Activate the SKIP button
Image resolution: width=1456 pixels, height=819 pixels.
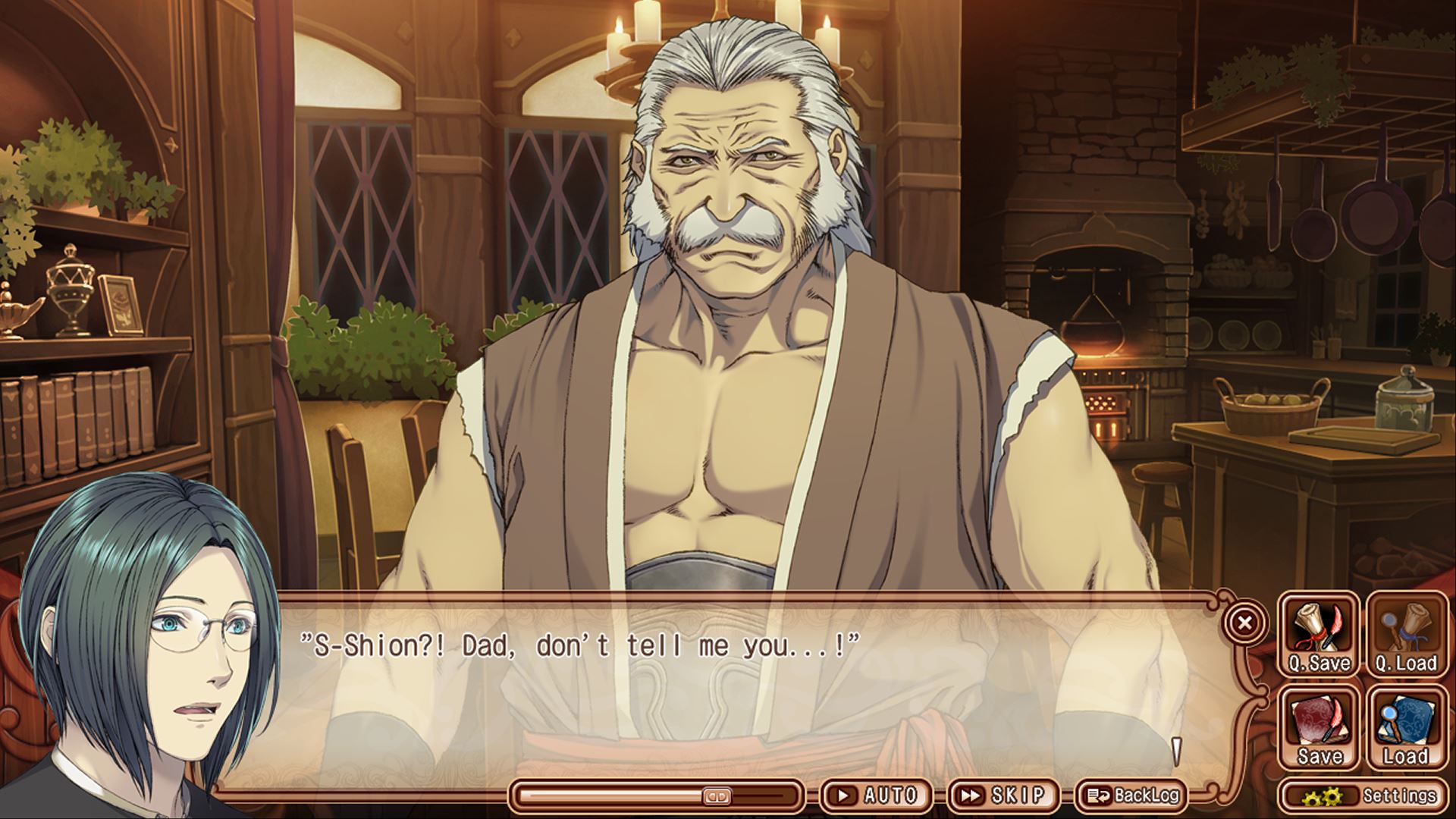(1003, 795)
